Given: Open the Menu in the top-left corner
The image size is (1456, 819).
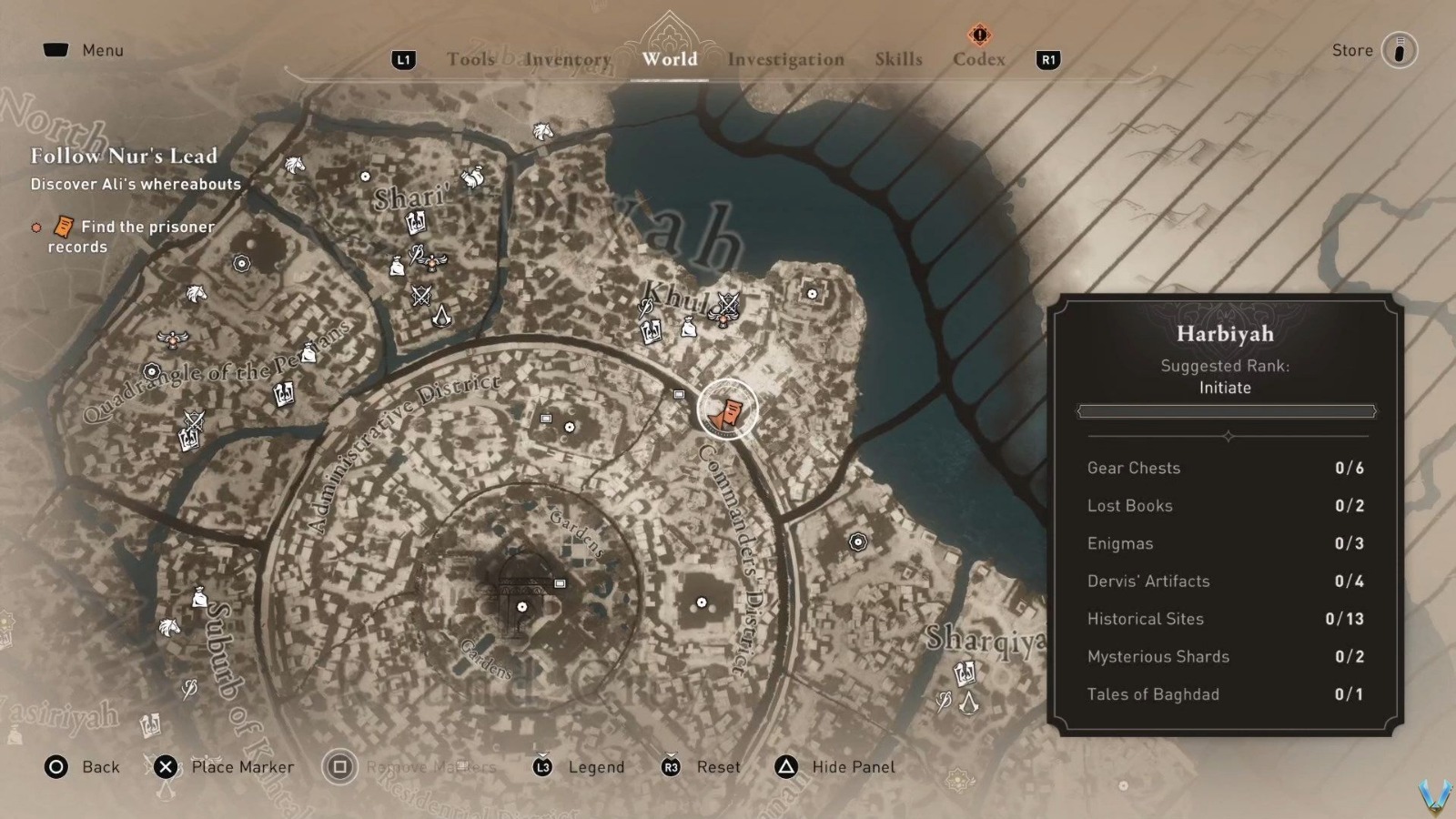Looking at the screenshot, I should click(x=82, y=50).
